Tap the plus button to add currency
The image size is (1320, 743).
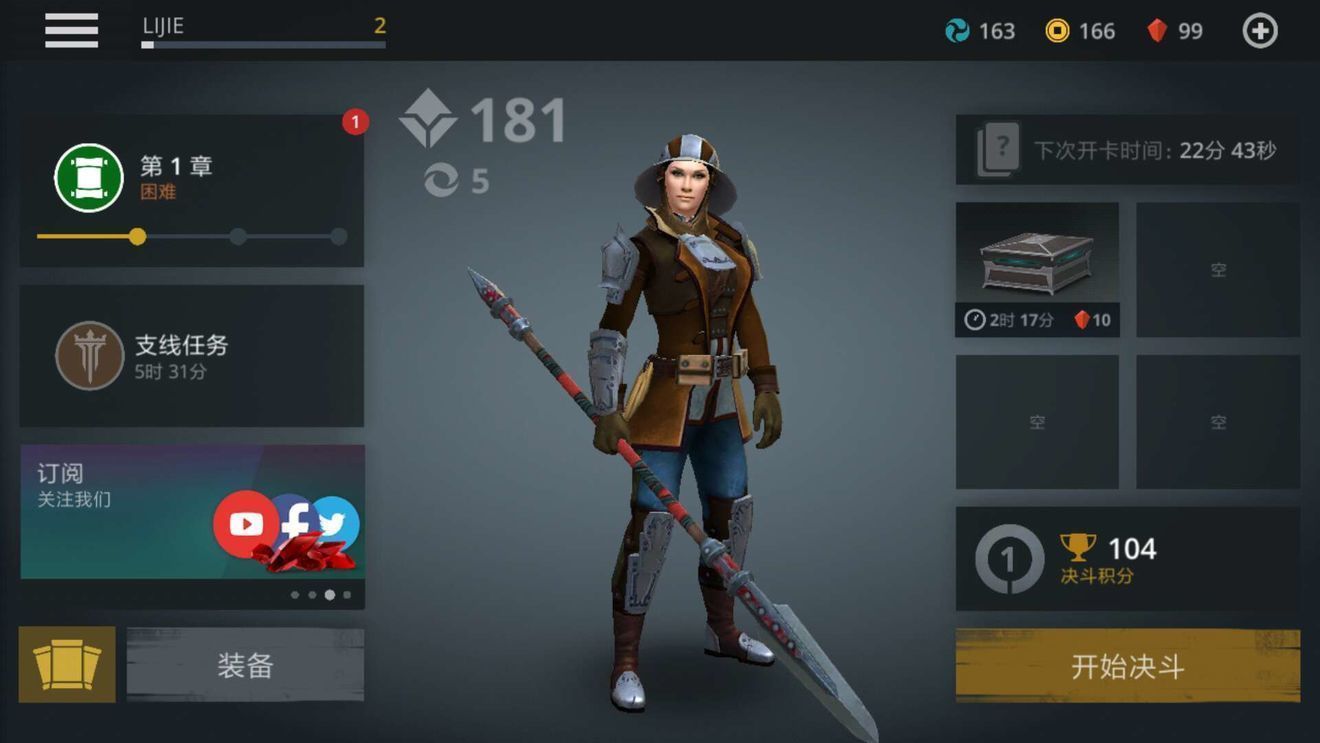[1259, 31]
